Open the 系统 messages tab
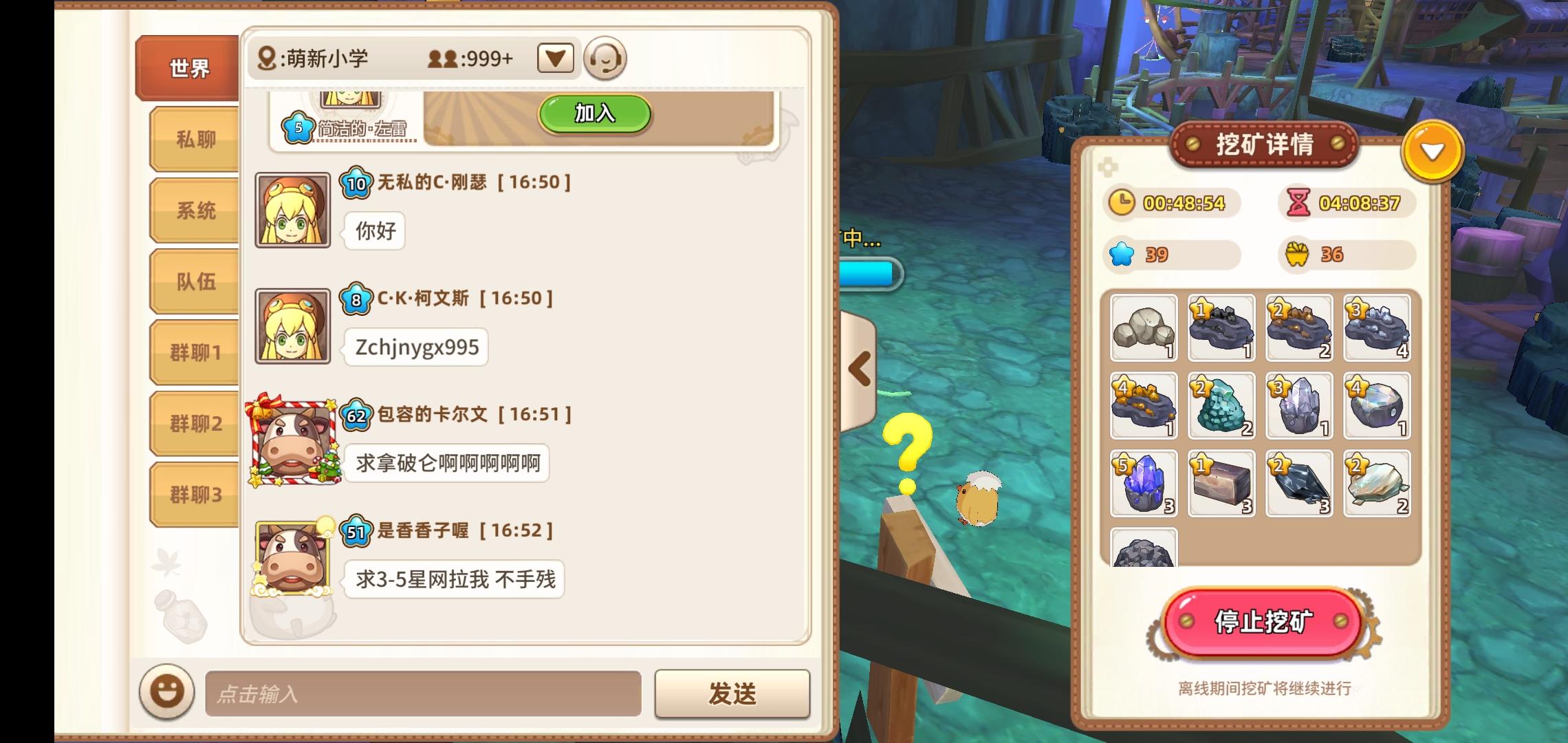The width and height of the screenshot is (1568, 743). [x=195, y=210]
